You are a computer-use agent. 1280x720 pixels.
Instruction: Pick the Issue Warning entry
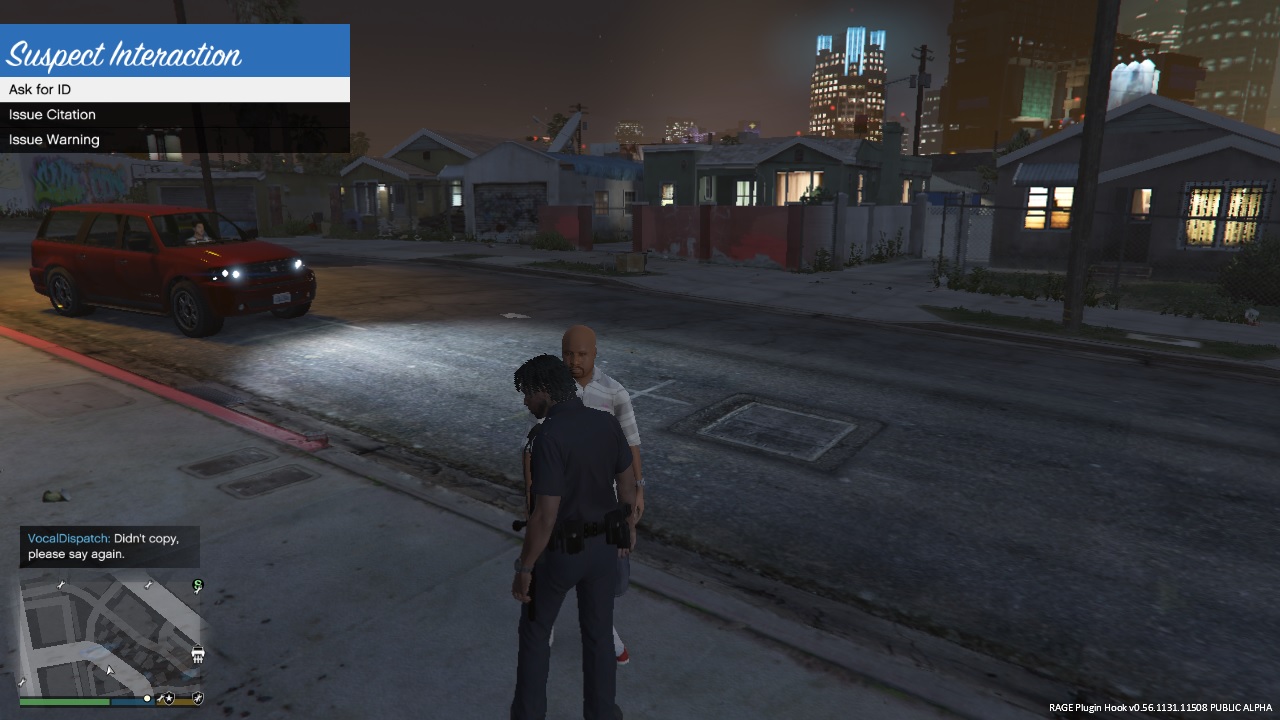[x=175, y=140]
